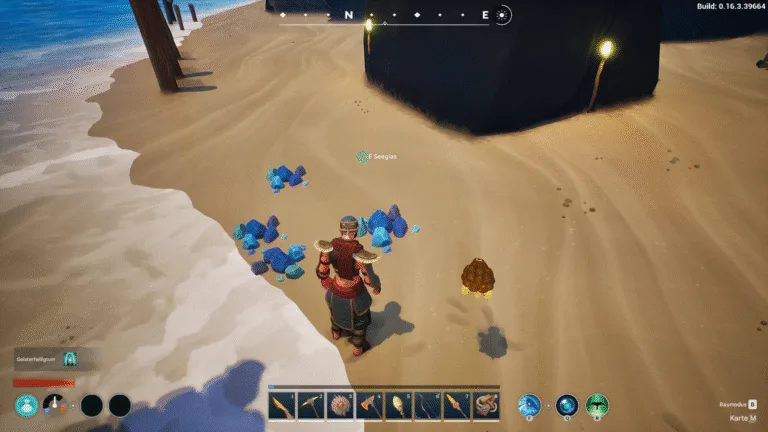Select the orange torch in hotbar slot 7
The height and width of the screenshot is (432, 768).
pyautogui.click(x=457, y=405)
